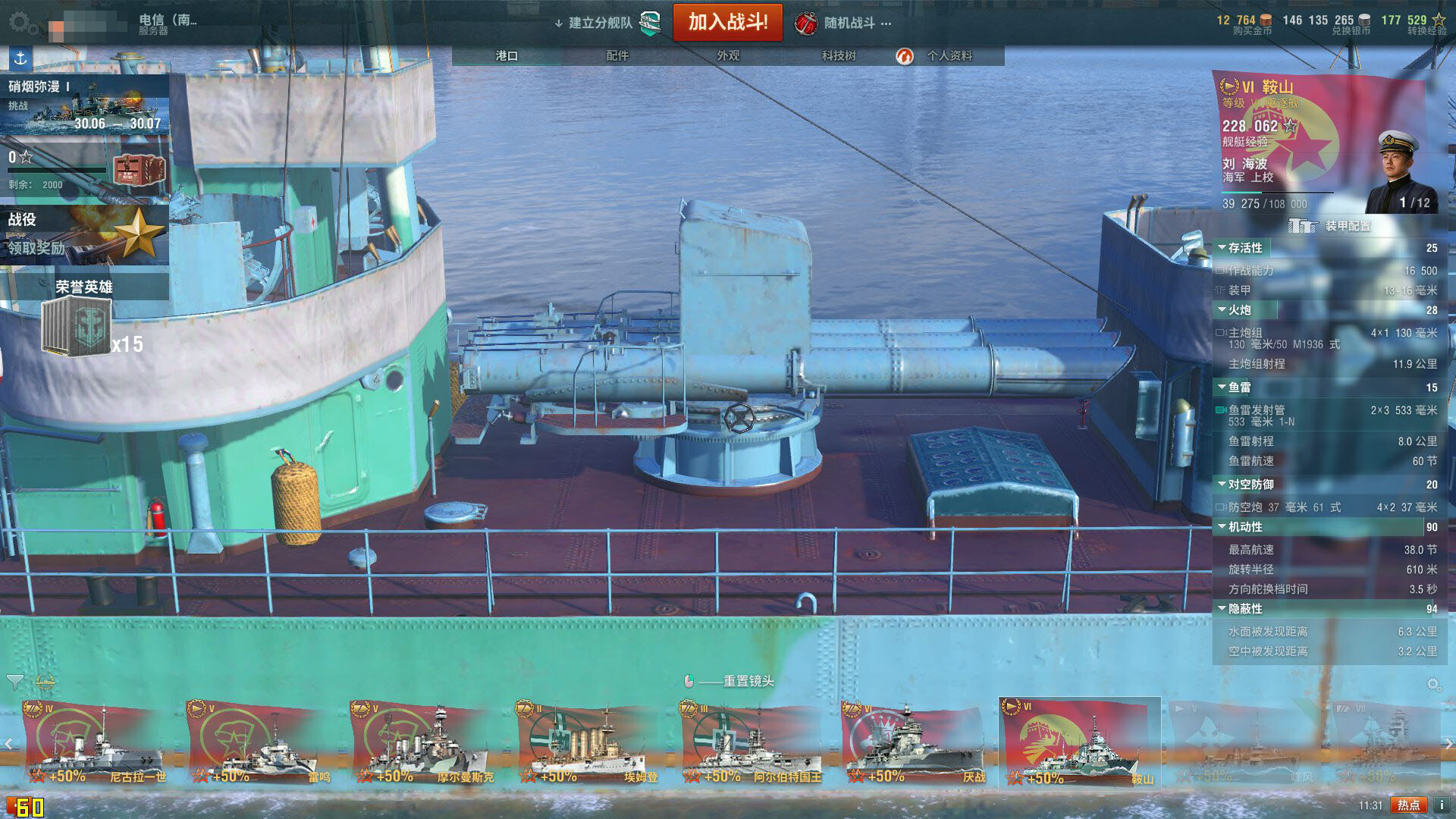Viewport: 1456px width, 819px height.
Task: Select the 尼古拉一世 ship in carousel
Action: click(x=95, y=743)
